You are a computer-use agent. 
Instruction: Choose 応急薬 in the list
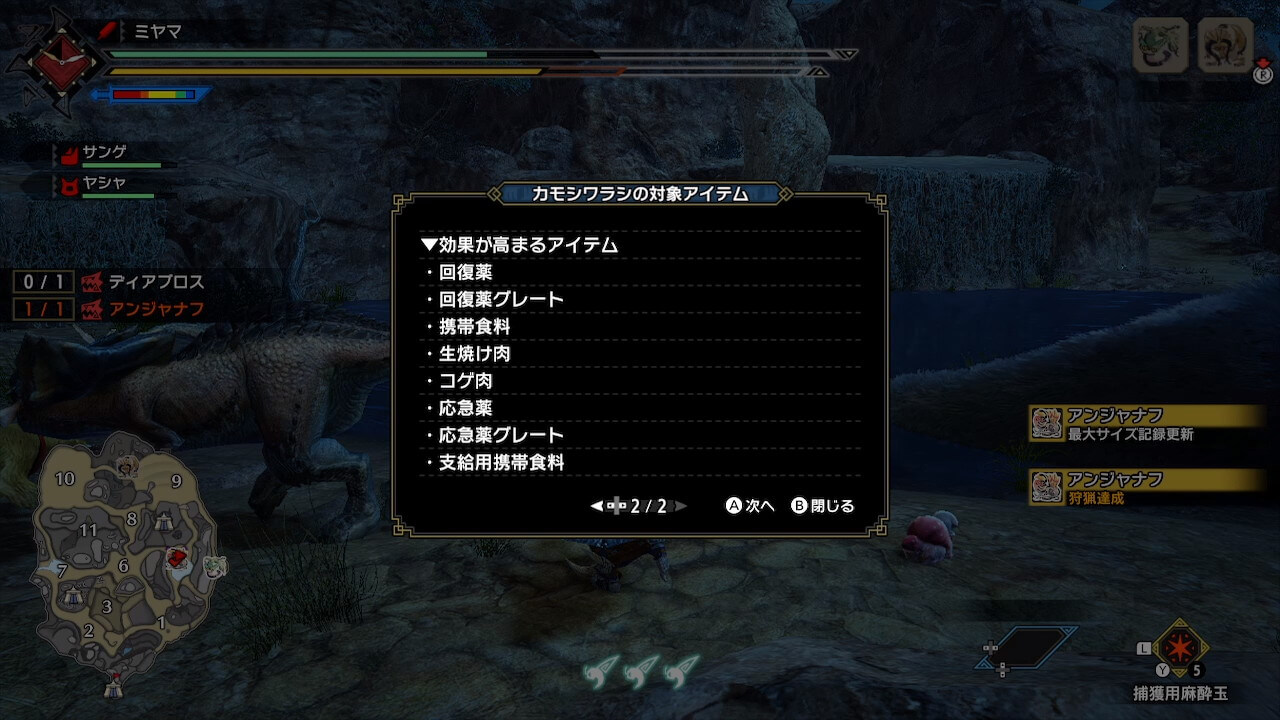point(466,408)
